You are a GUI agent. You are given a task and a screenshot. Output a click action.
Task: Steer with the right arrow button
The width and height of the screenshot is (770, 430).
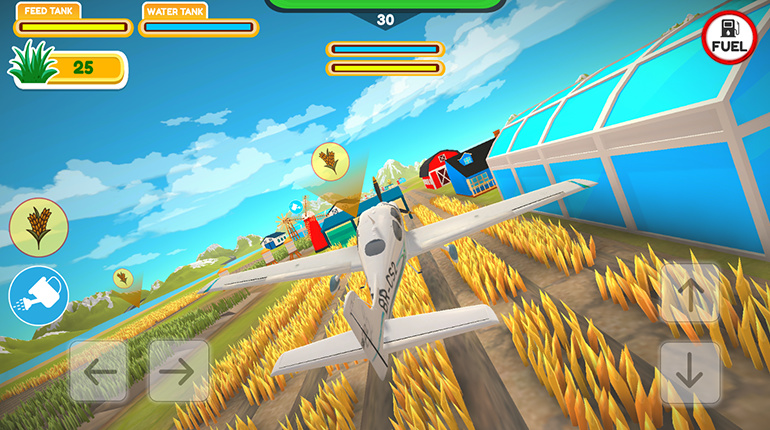pyautogui.click(x=178, y=371)
